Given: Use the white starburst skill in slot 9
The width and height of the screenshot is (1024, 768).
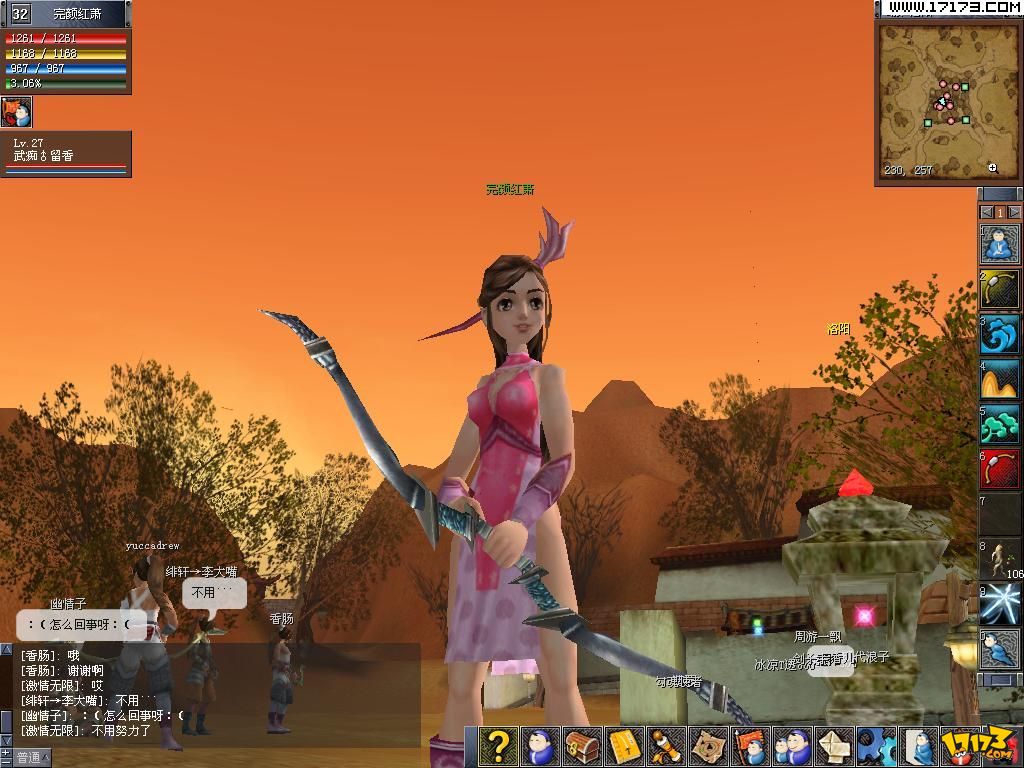Looking at the screenshot, I should (x=999, y=603).
